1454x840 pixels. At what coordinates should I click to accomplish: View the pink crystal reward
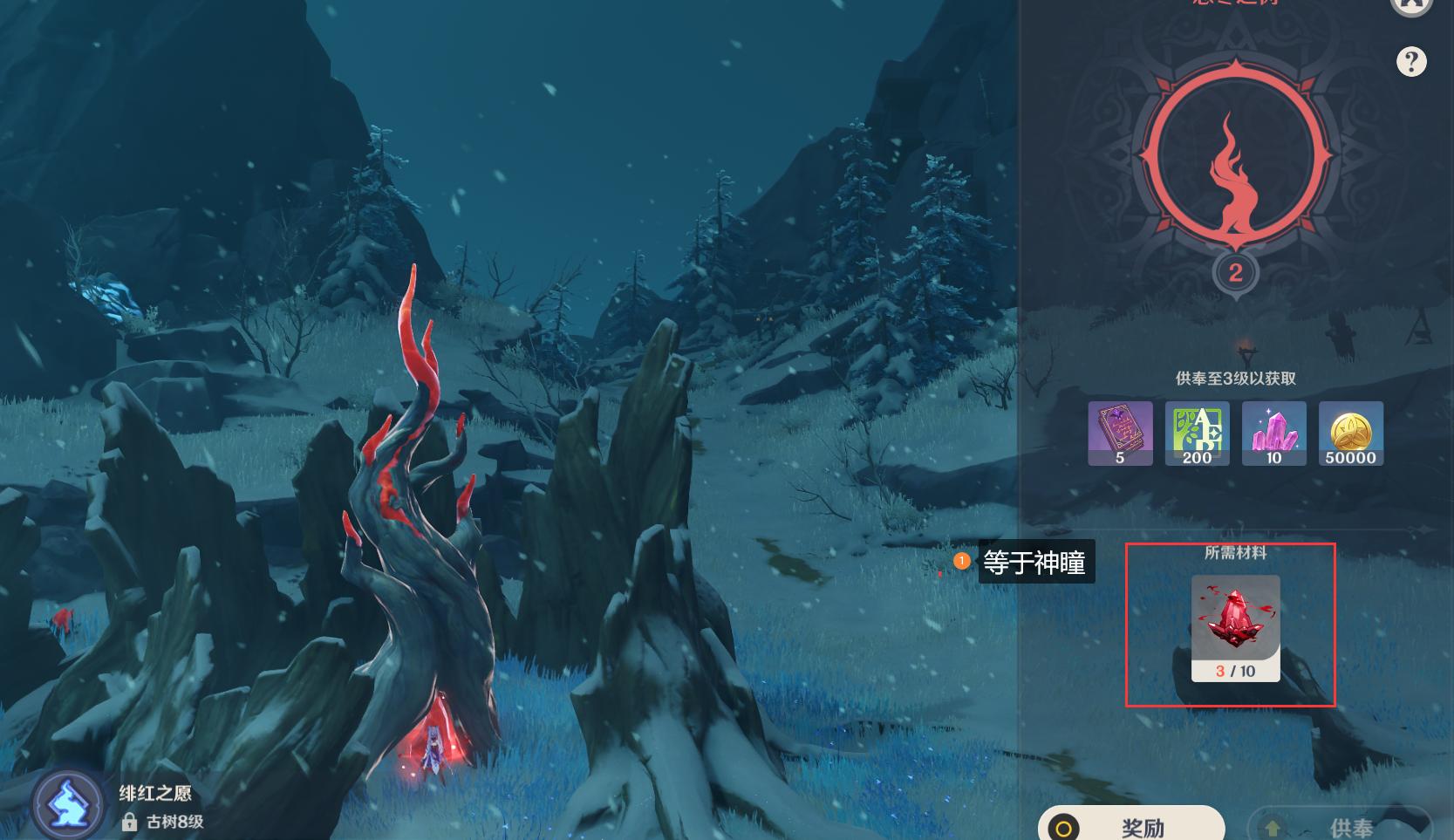(x=1273, y=433)
